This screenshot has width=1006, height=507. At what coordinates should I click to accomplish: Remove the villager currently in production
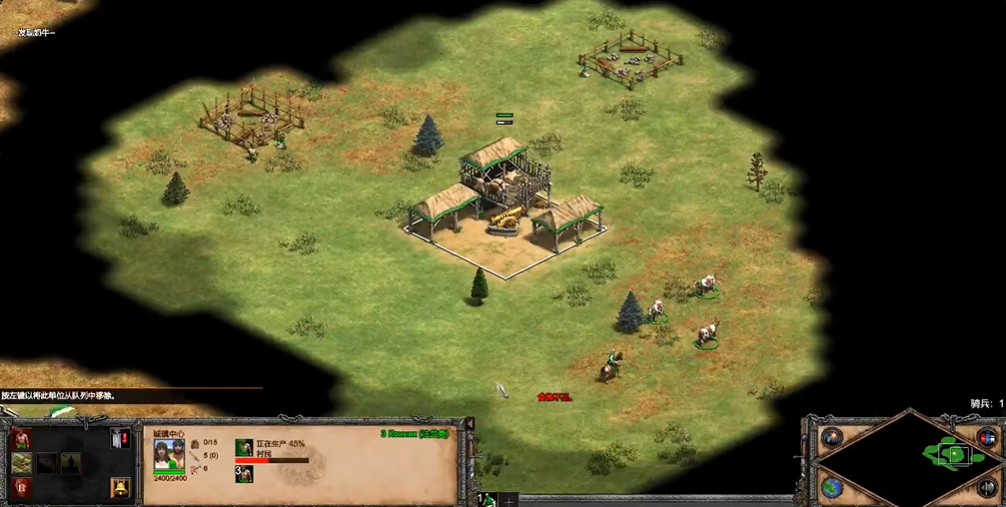244,448
